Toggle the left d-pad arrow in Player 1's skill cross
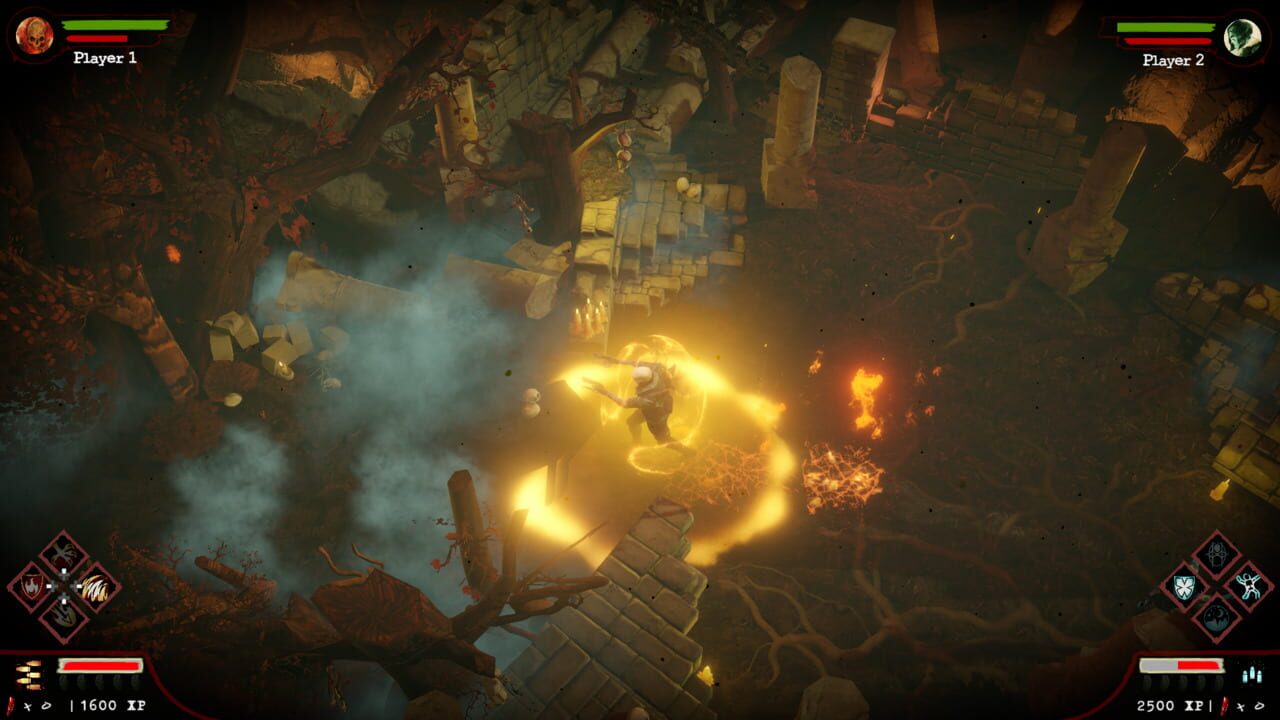1280x720 pixels. (50, 586)
